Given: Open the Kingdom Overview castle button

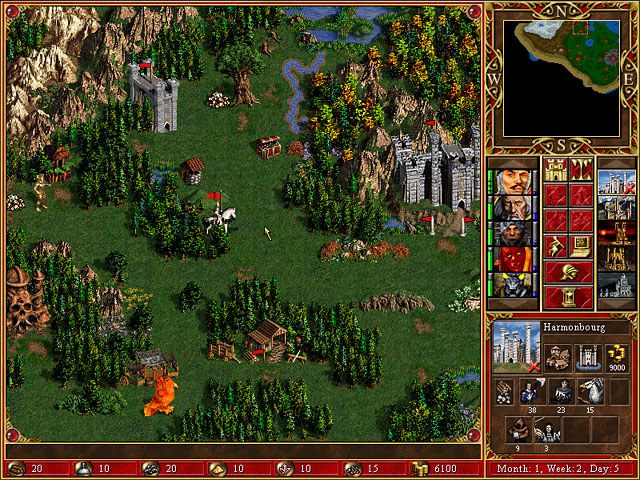Looking at the screenshot, I should (x=555, y=167).
